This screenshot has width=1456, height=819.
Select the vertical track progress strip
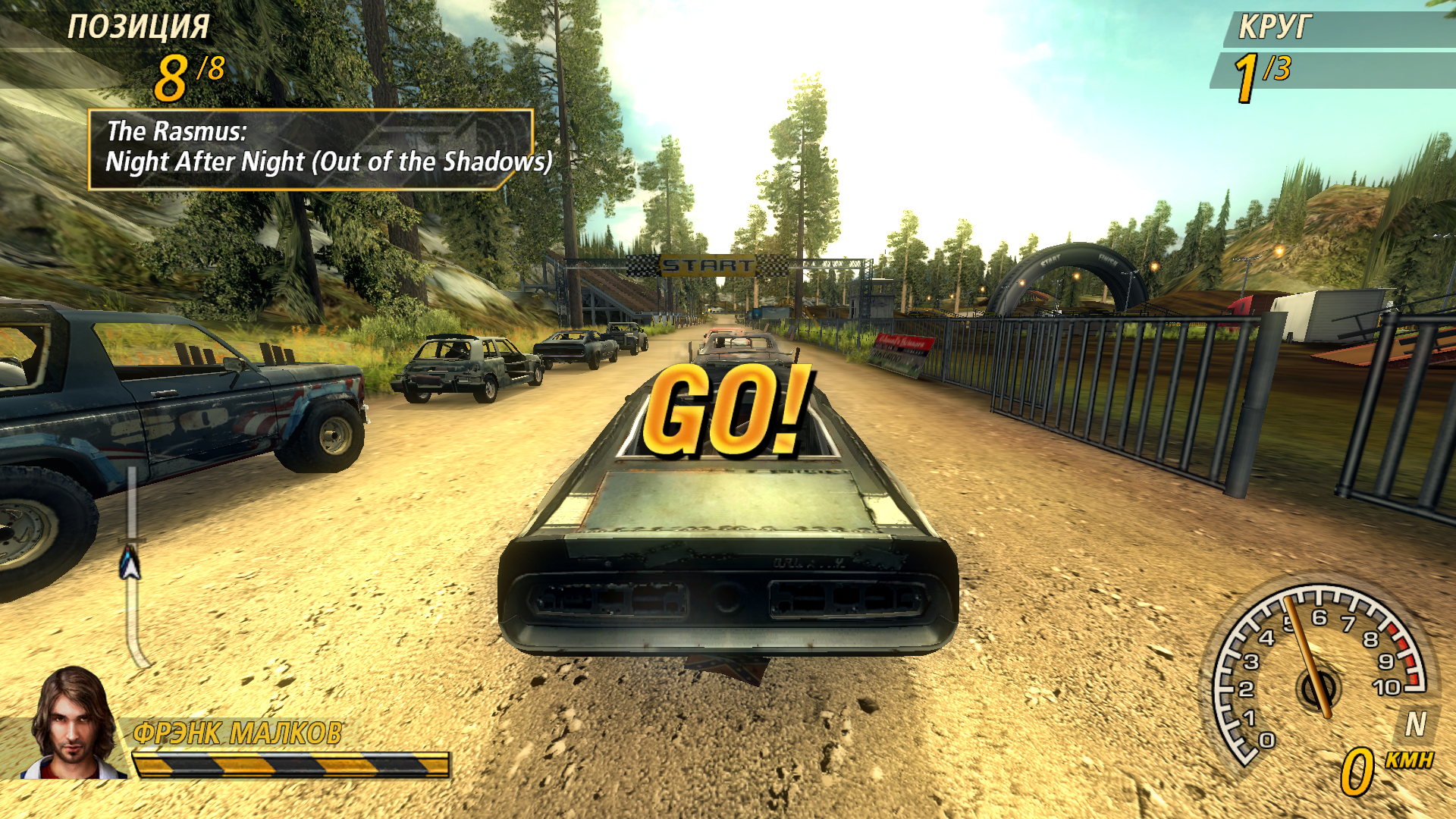[x=133, y=569]
